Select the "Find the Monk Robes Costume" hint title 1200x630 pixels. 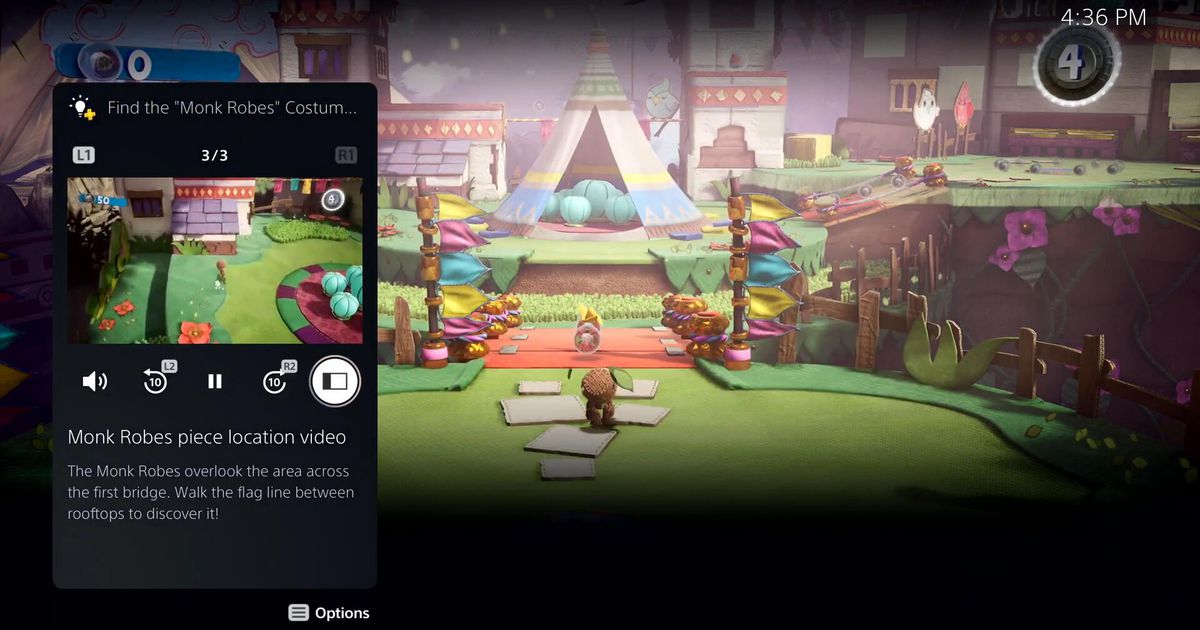click(x=231, y=108)
